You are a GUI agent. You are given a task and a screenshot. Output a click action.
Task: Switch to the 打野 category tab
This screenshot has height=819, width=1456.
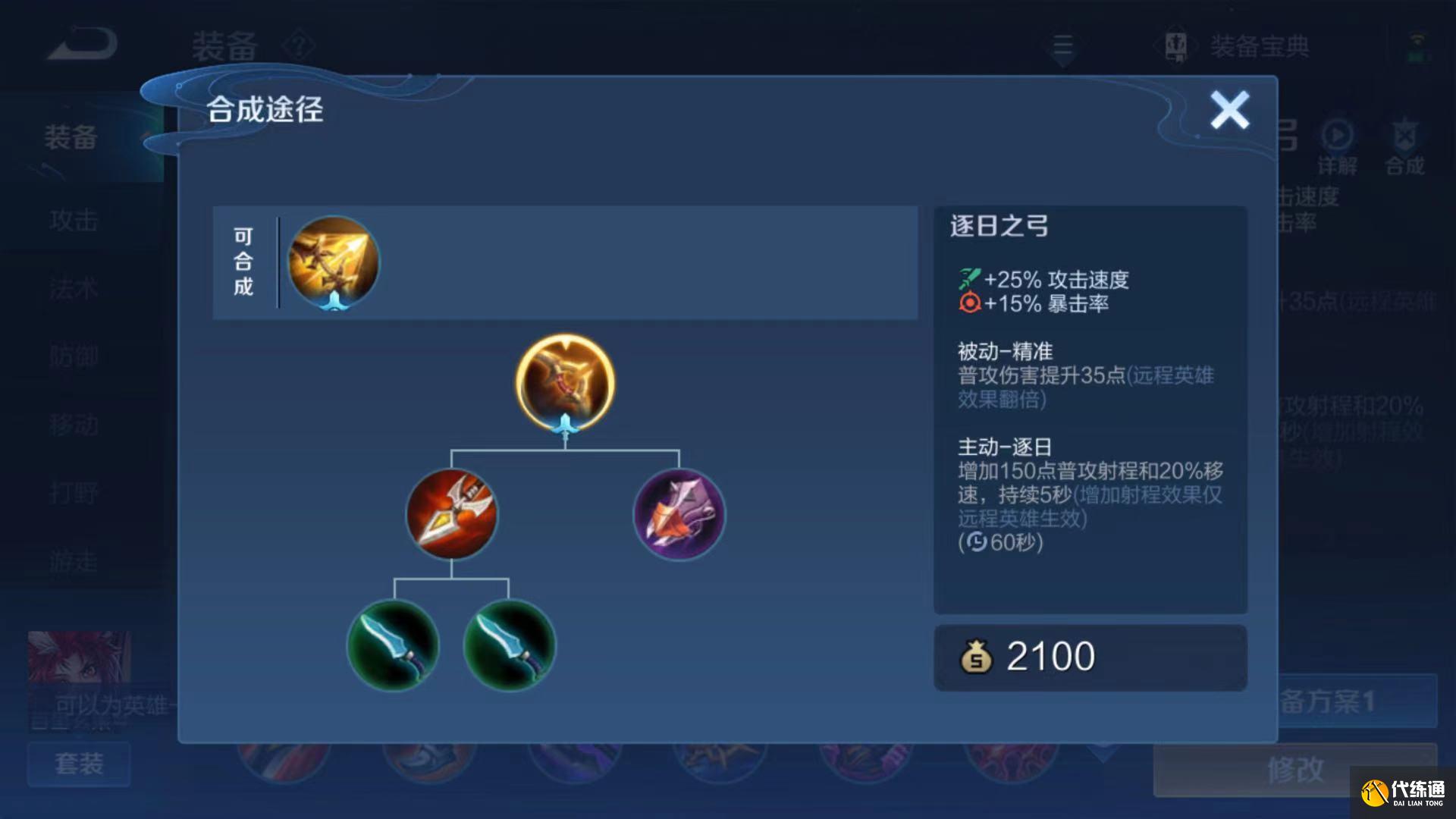coord(76,493)
